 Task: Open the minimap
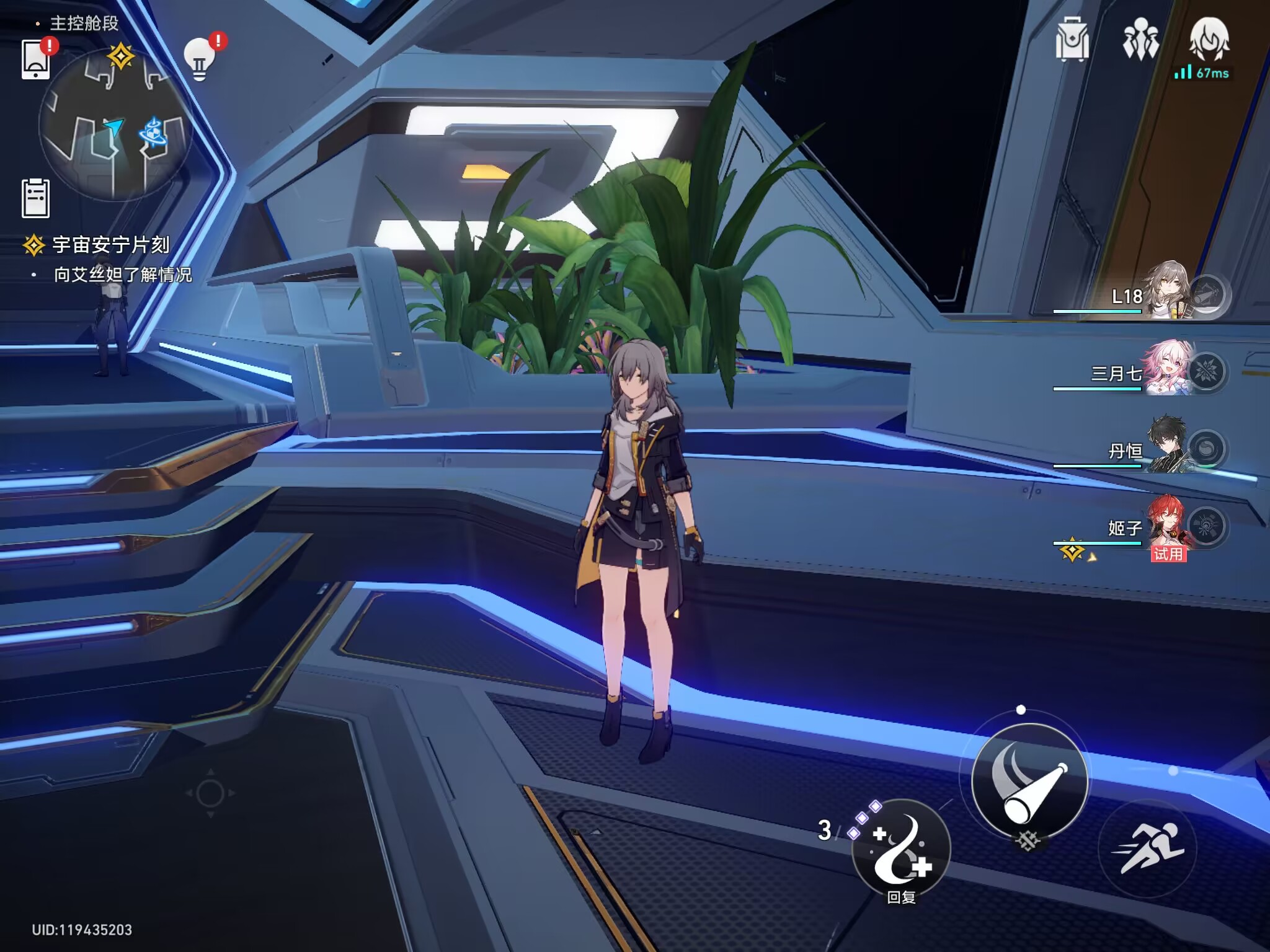[115, 128]
